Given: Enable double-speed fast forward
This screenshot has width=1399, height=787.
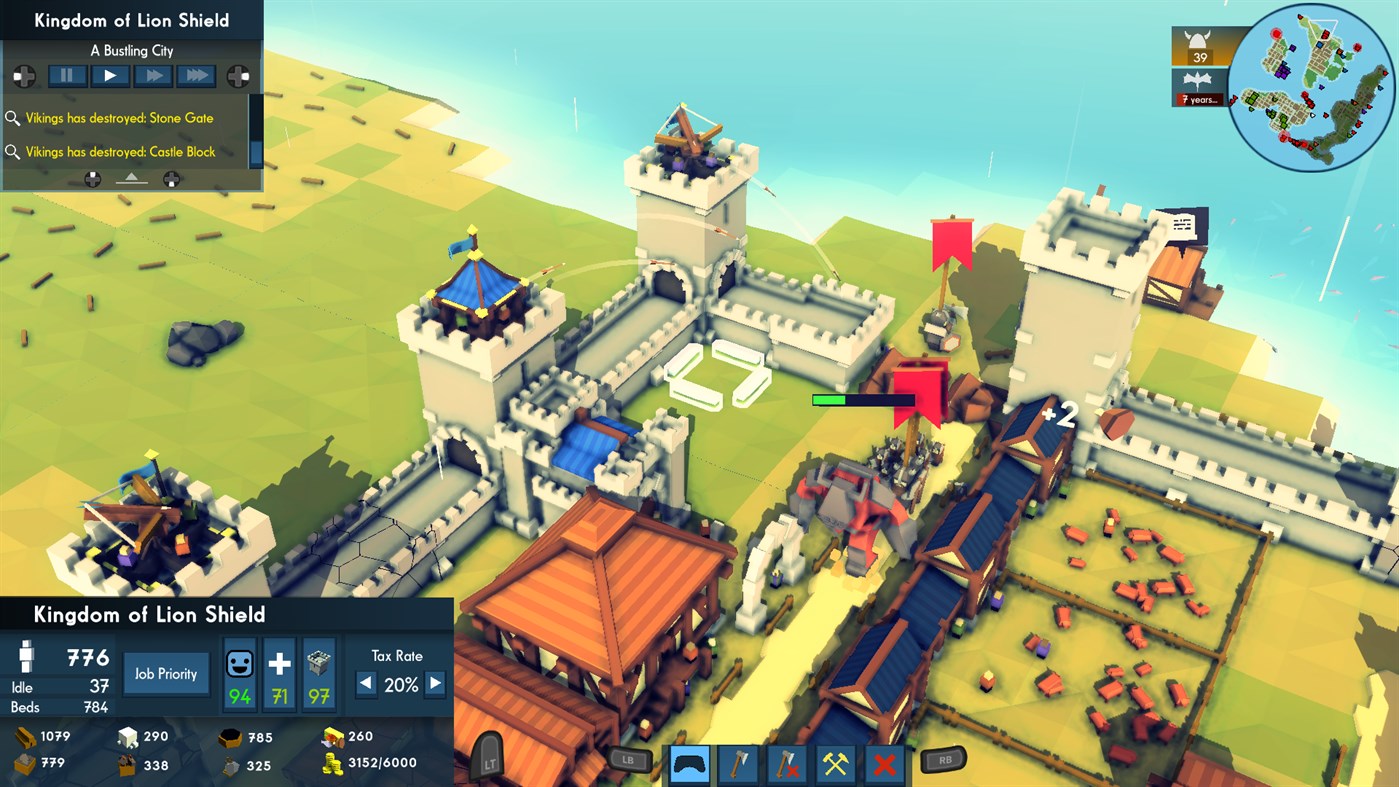Looking at the screenshot, I should [152, 75].
